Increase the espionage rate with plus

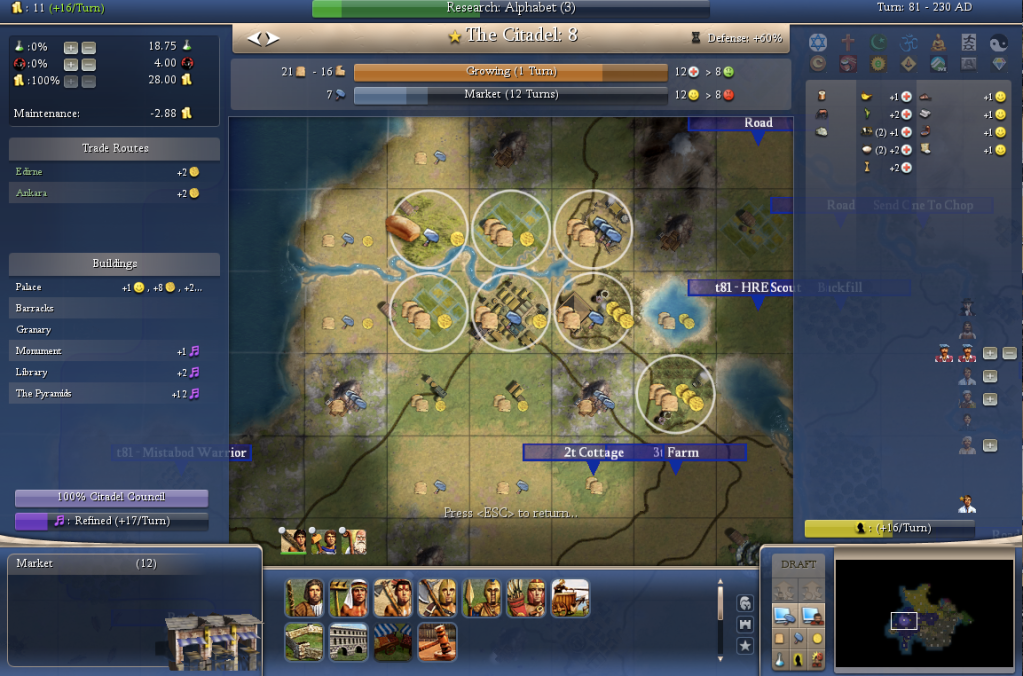click(70, 64)
